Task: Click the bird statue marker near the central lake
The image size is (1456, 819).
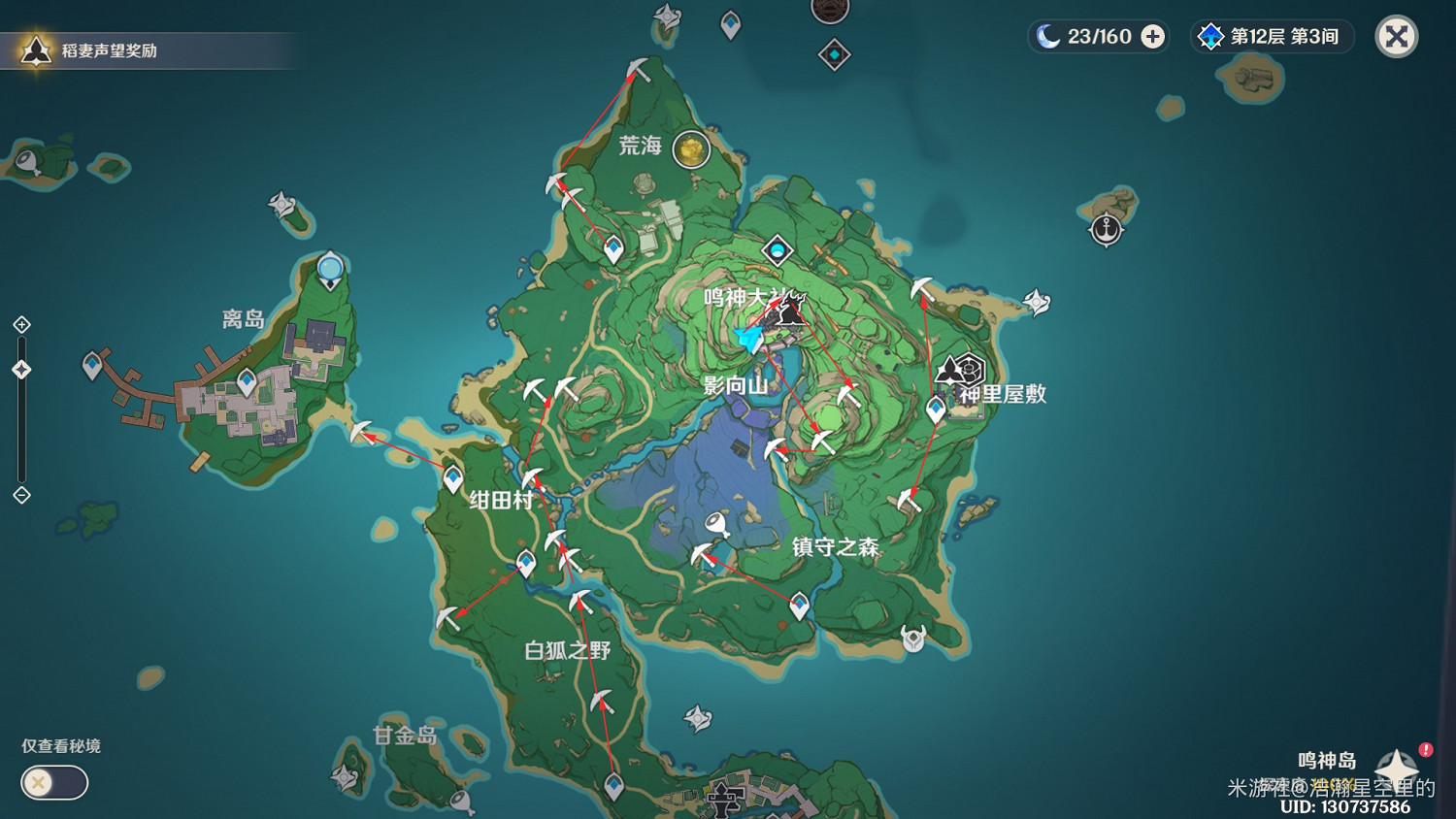Action: 715,524
